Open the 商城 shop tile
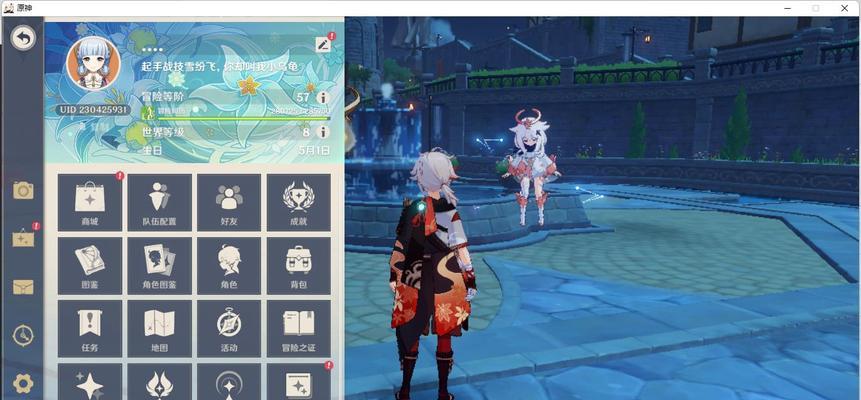 90,203
